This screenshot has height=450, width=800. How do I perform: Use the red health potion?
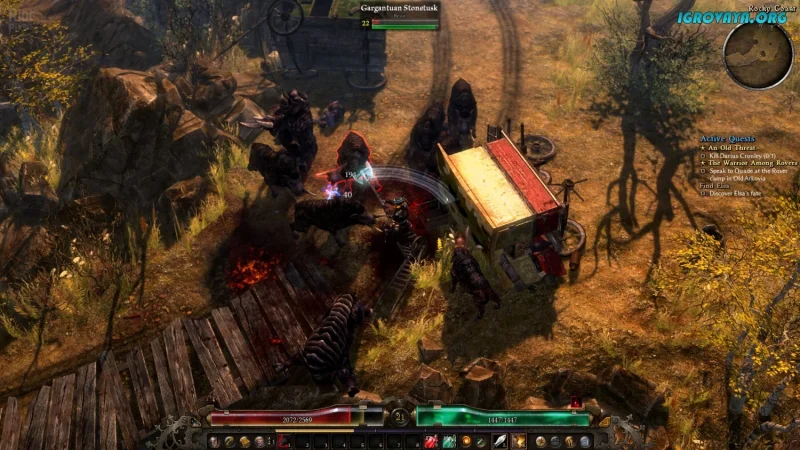click(x=430, y=441)
